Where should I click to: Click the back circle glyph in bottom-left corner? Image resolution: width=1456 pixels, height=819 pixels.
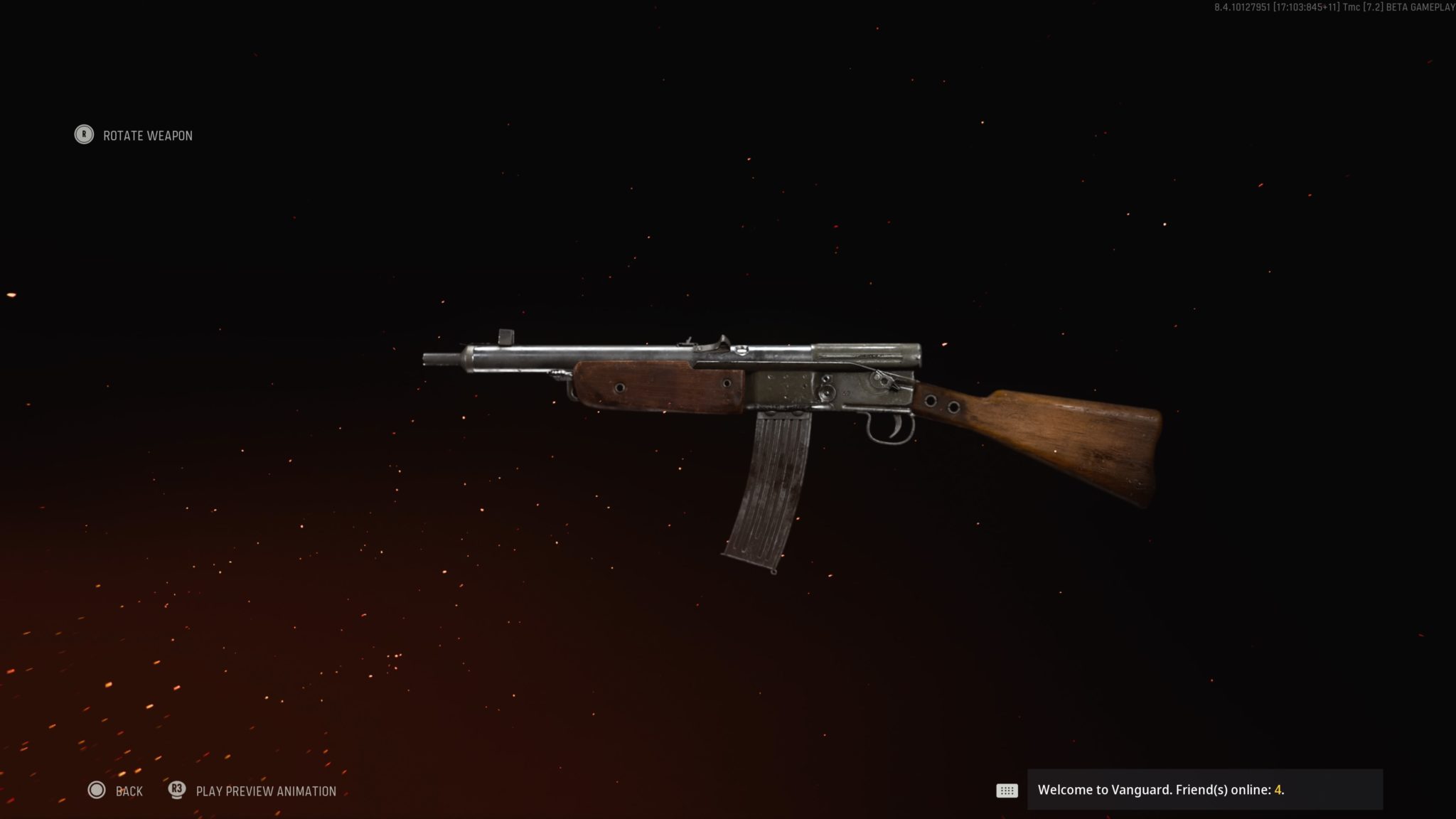coord(95,791)
